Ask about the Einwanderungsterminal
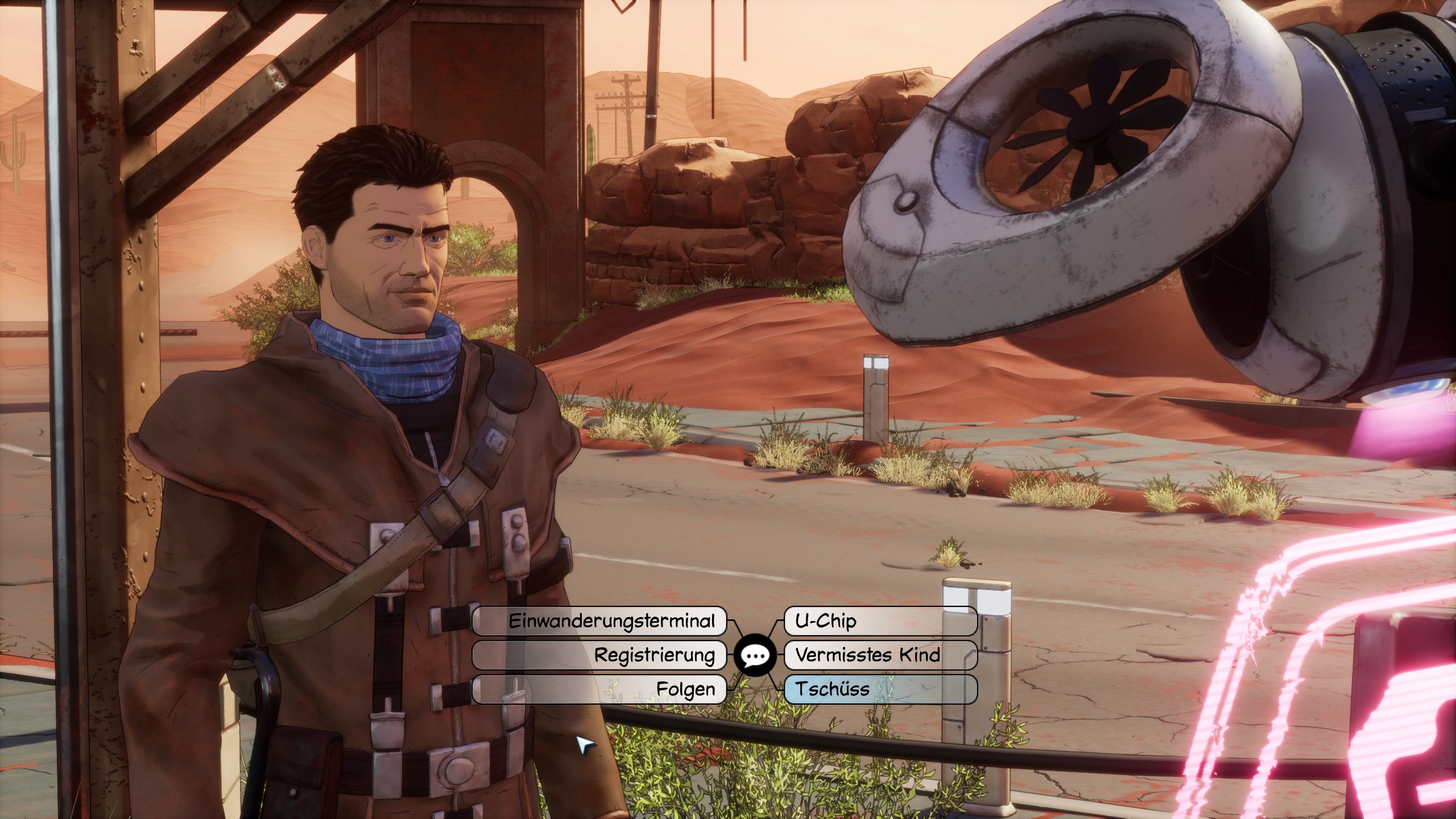The width and height of the screenshot is (1456, 819). pyautogui.click(x=599, y=621)
